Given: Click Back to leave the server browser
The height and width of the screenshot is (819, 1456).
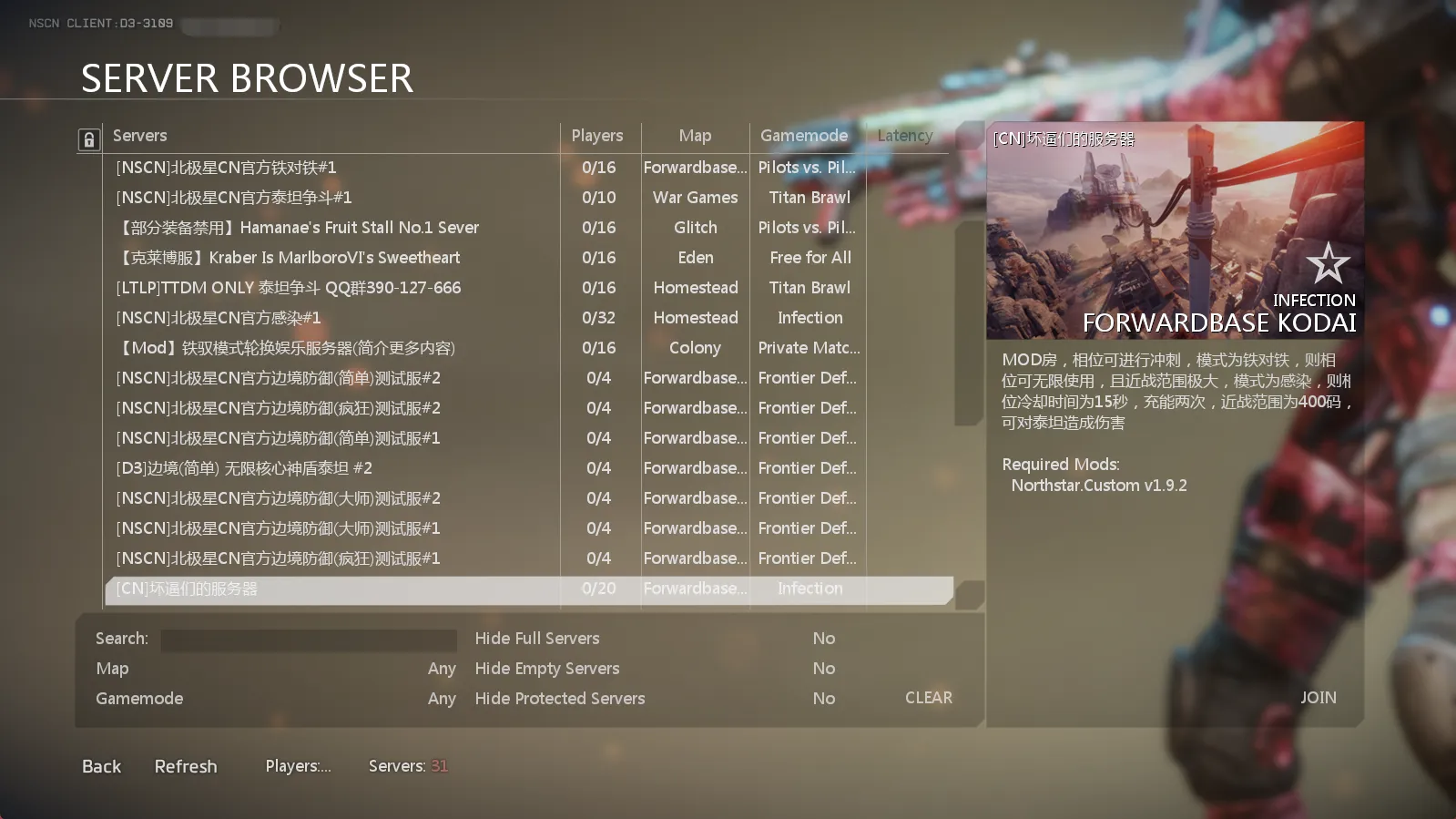Looking at the screenshot, I should (100, 765).
